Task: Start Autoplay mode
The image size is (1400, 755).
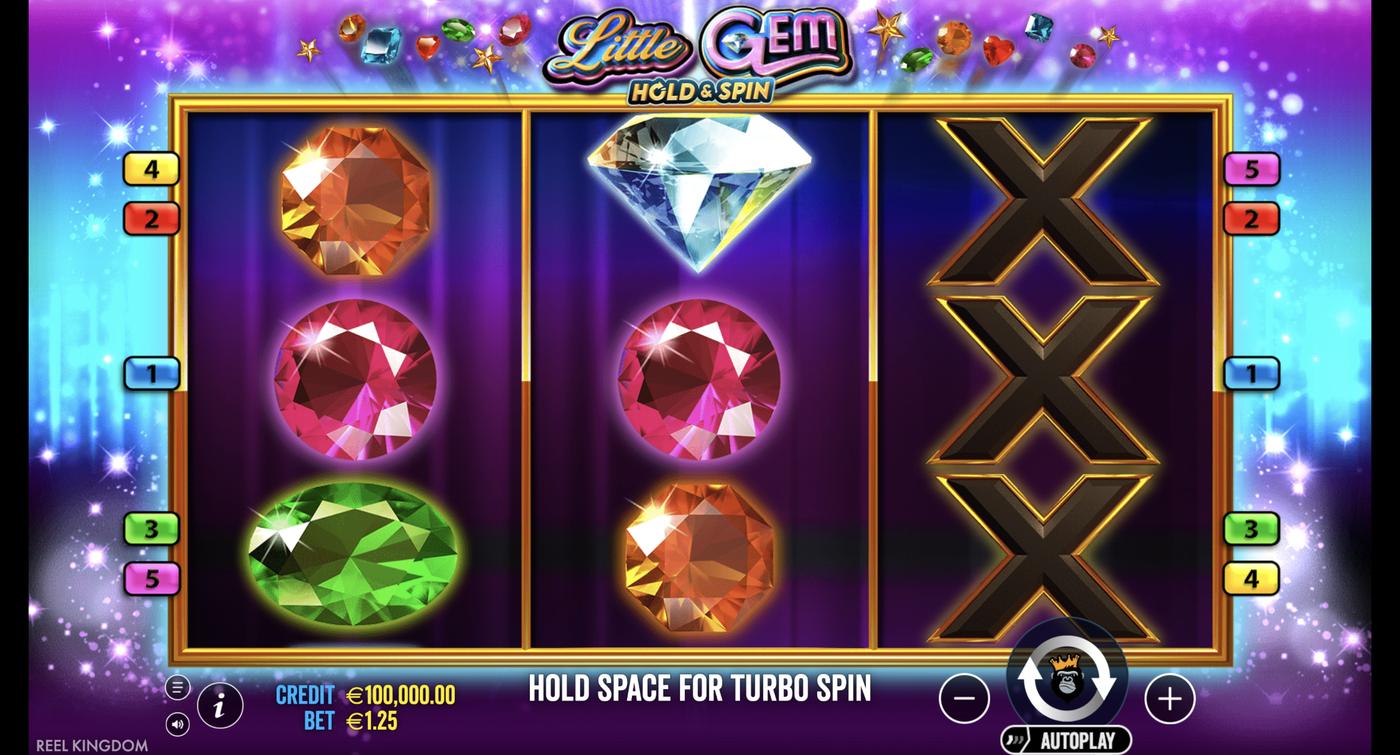Action: (x=1068, y=738)
